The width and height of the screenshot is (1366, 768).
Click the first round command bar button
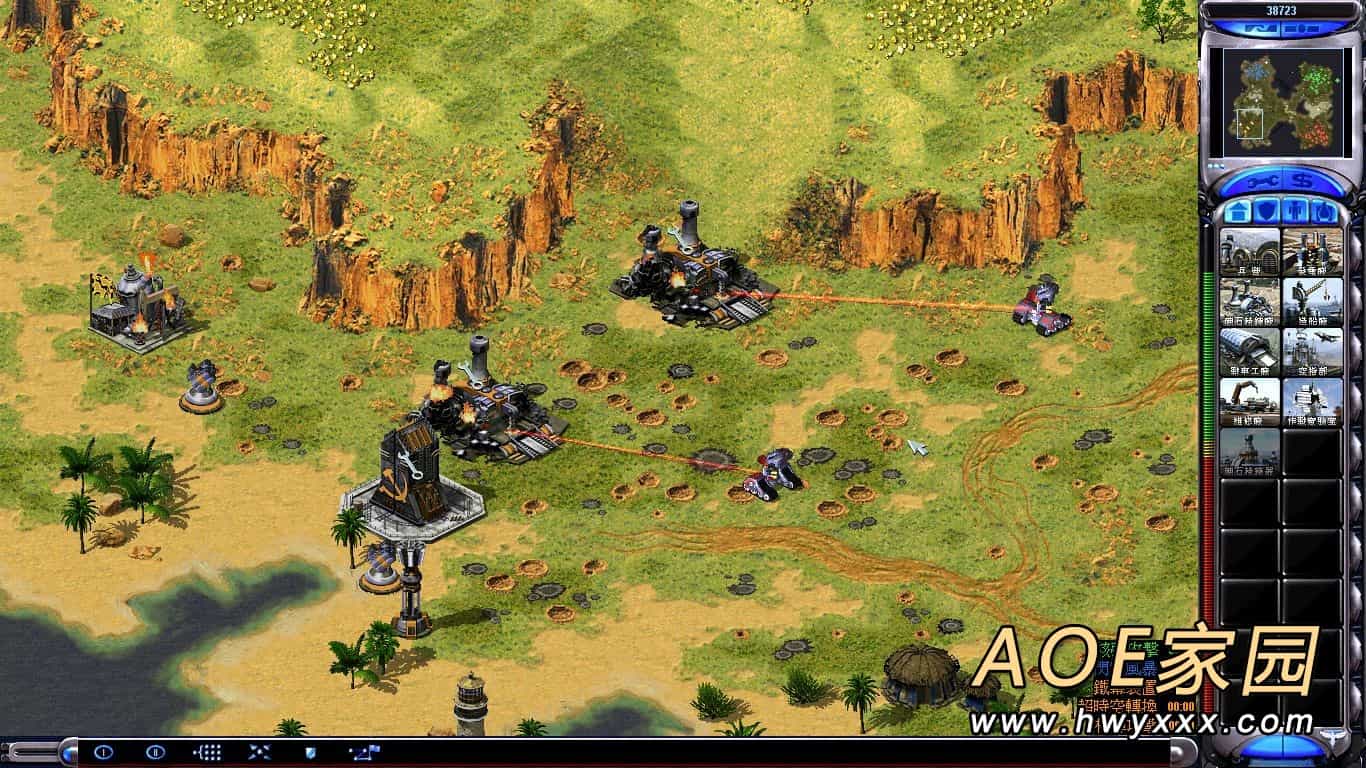[x=103, y=752]
